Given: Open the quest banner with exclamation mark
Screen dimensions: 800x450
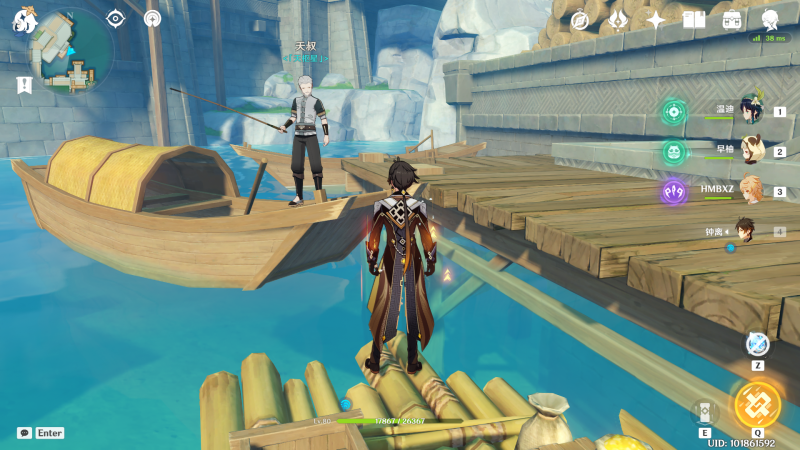Looking at the screenshot, I should 24,86.
